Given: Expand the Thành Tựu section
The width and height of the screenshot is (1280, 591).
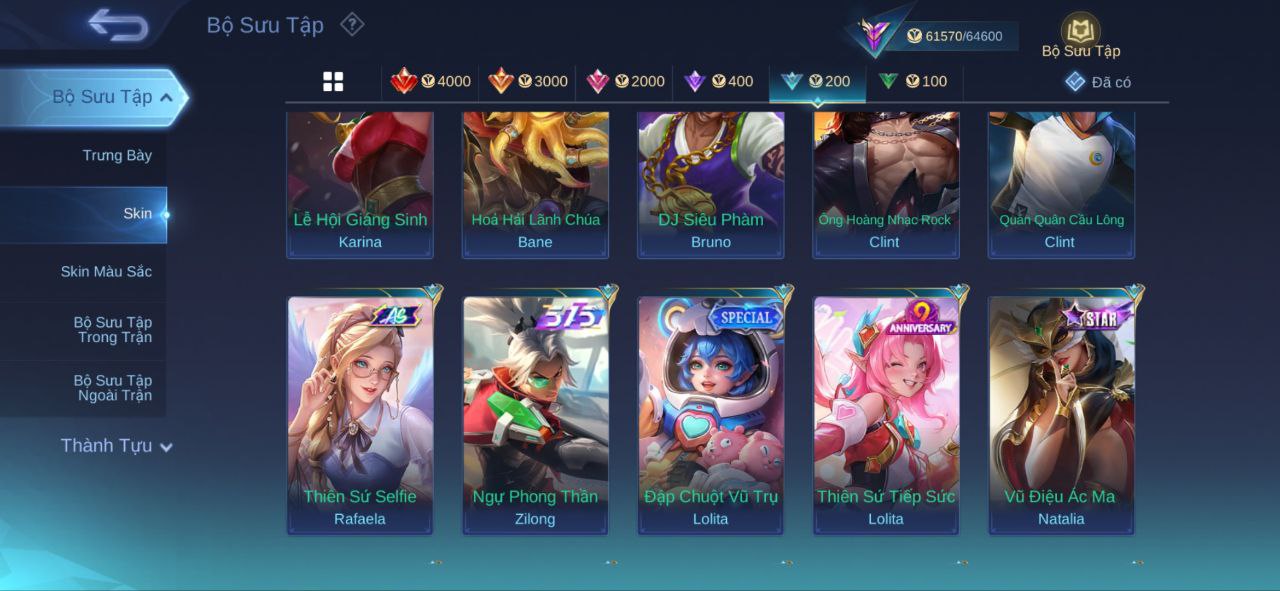Looking at the screenshot, I should tap(116, 446).
